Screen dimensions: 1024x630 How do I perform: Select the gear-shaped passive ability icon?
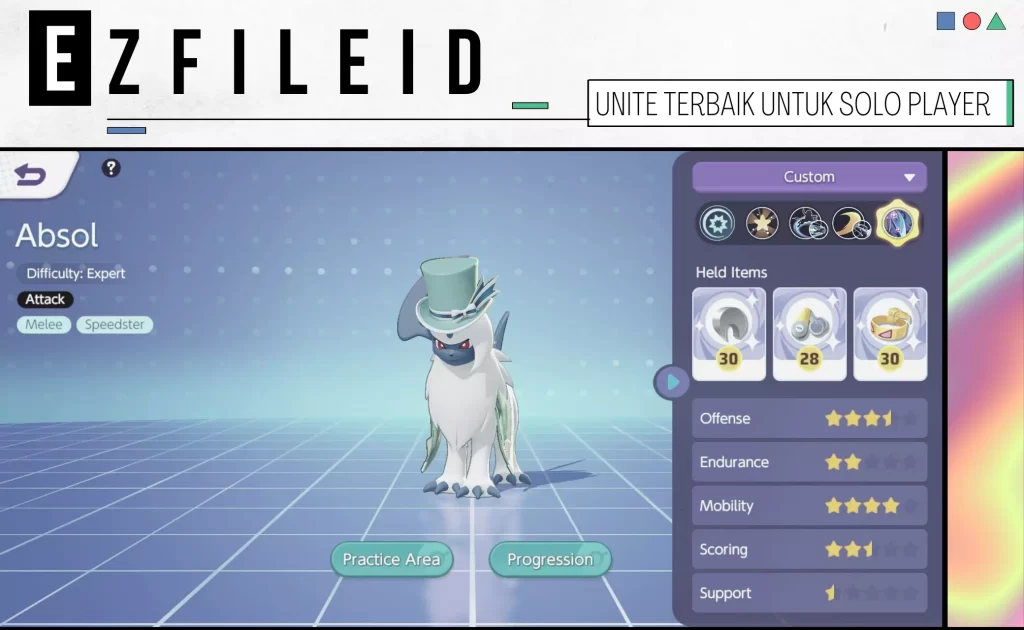pos(717,222)
